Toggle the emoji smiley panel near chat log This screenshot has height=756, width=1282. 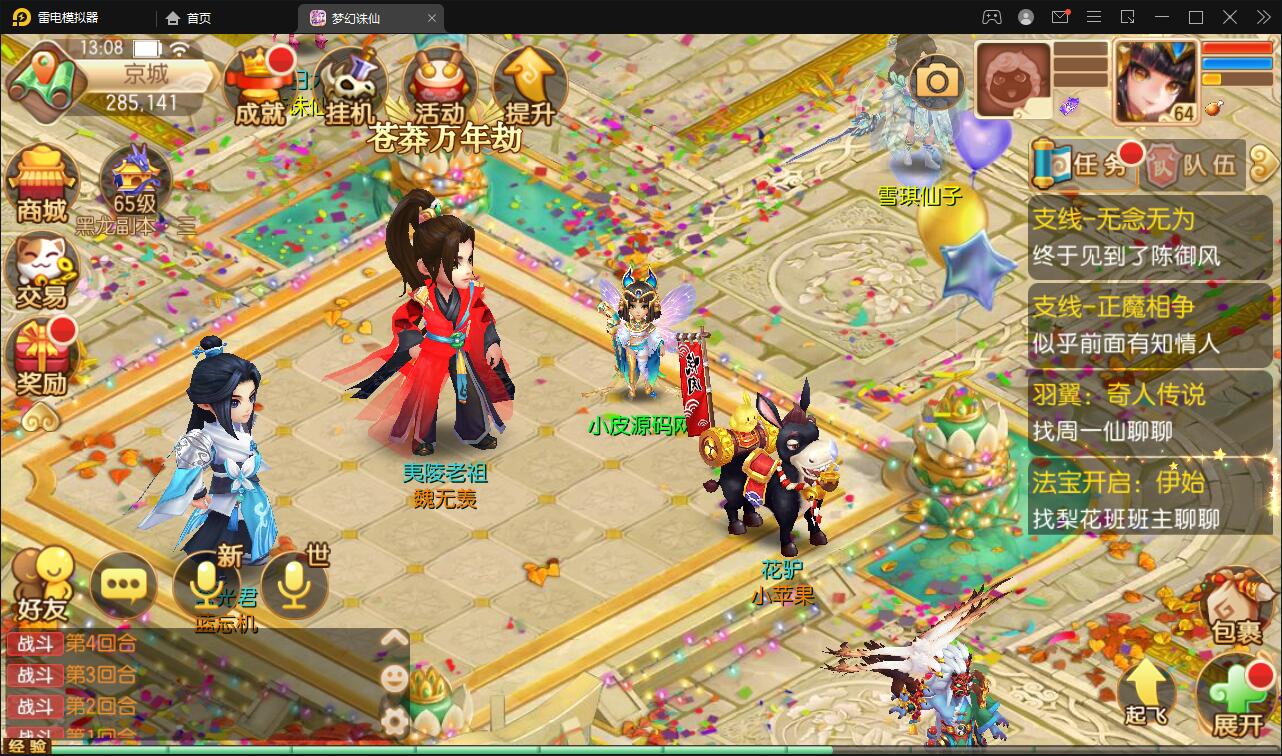[395, 680]
